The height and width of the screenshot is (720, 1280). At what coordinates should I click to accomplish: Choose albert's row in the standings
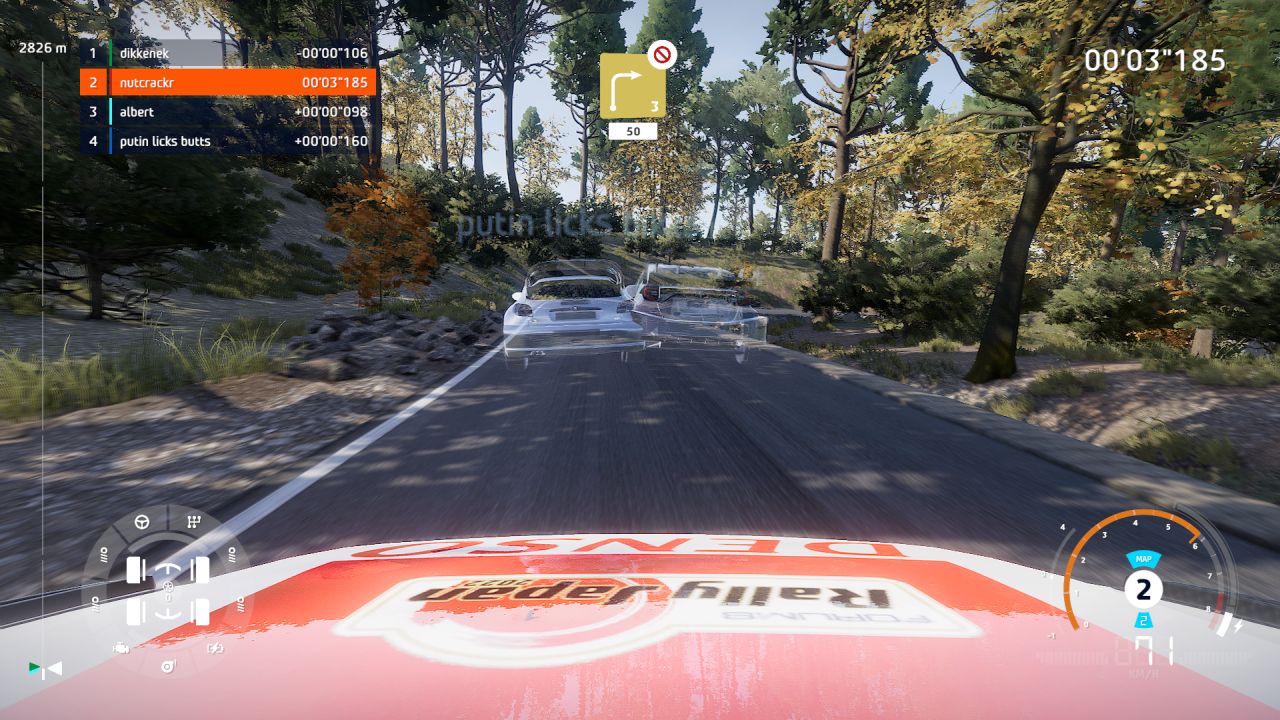click(228, 112)
